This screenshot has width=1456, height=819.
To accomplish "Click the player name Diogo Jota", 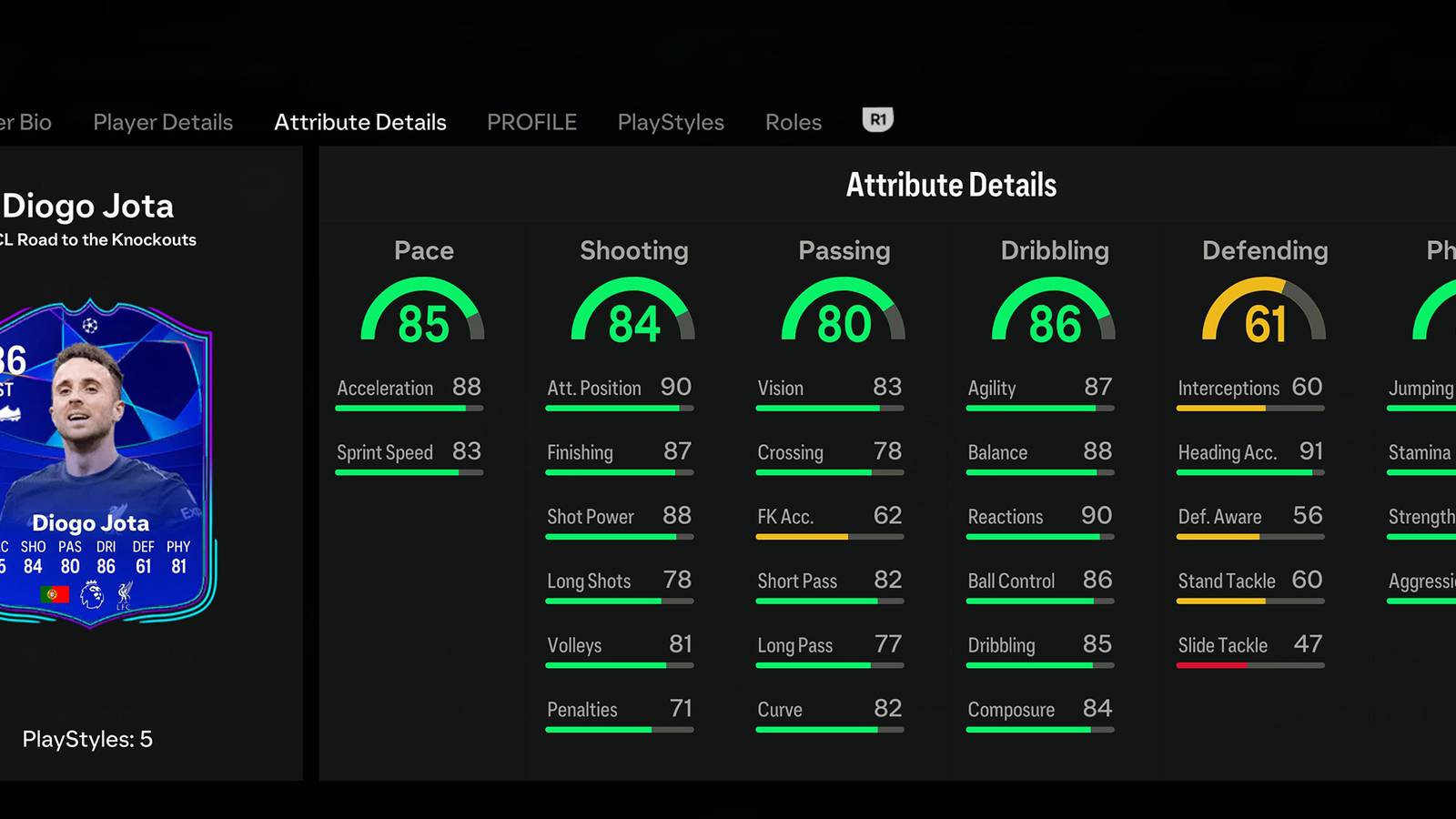I will [x=88, y=207].
